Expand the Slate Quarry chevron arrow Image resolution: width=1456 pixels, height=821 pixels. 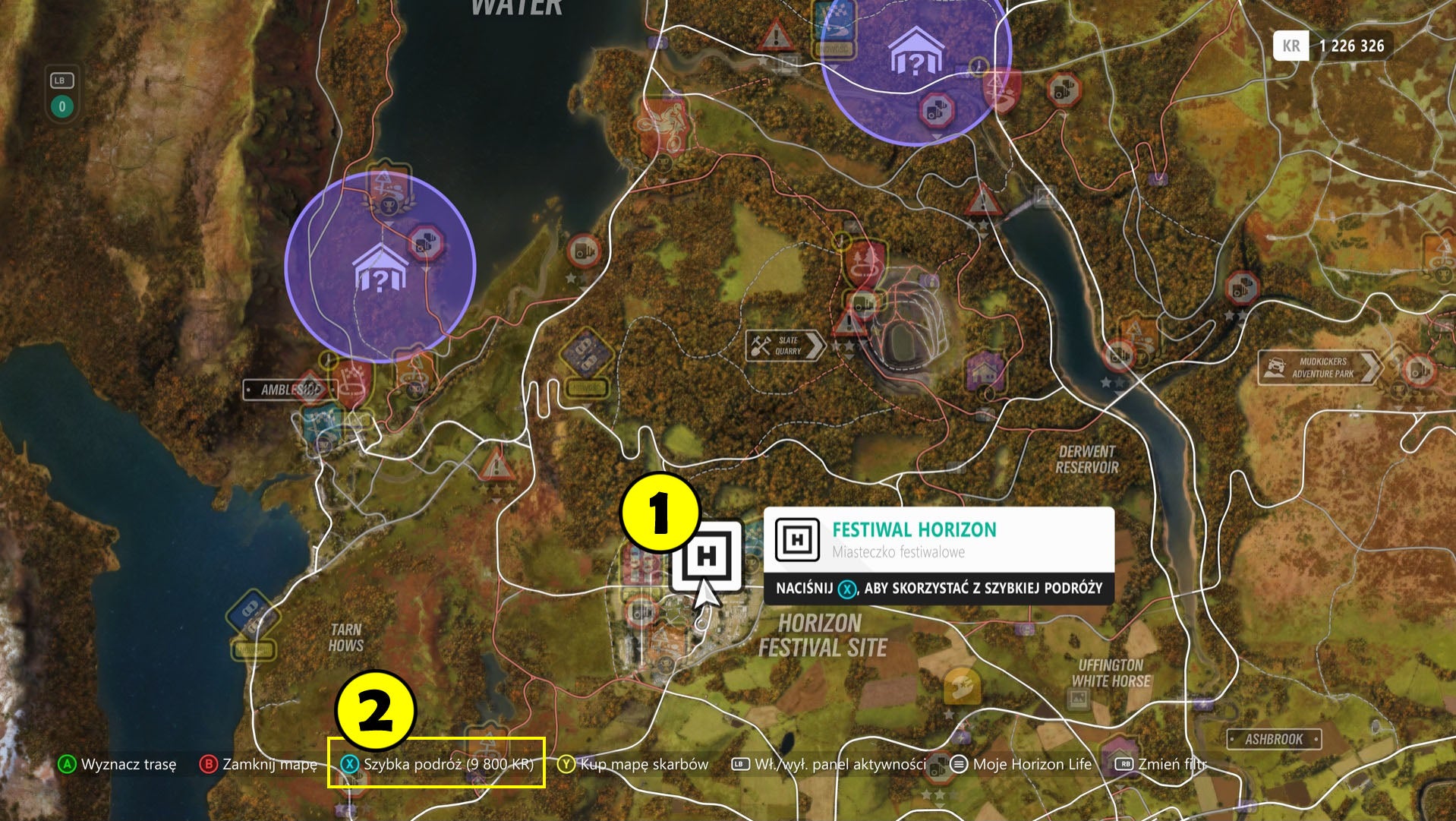click(x=814, y=347)
